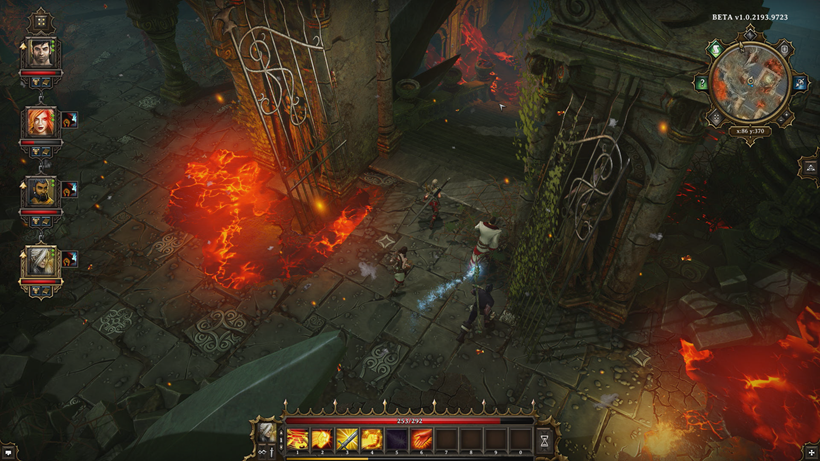Activate the flame skill in hotbar slot 1
820x461 pixels.
point(298,438)
